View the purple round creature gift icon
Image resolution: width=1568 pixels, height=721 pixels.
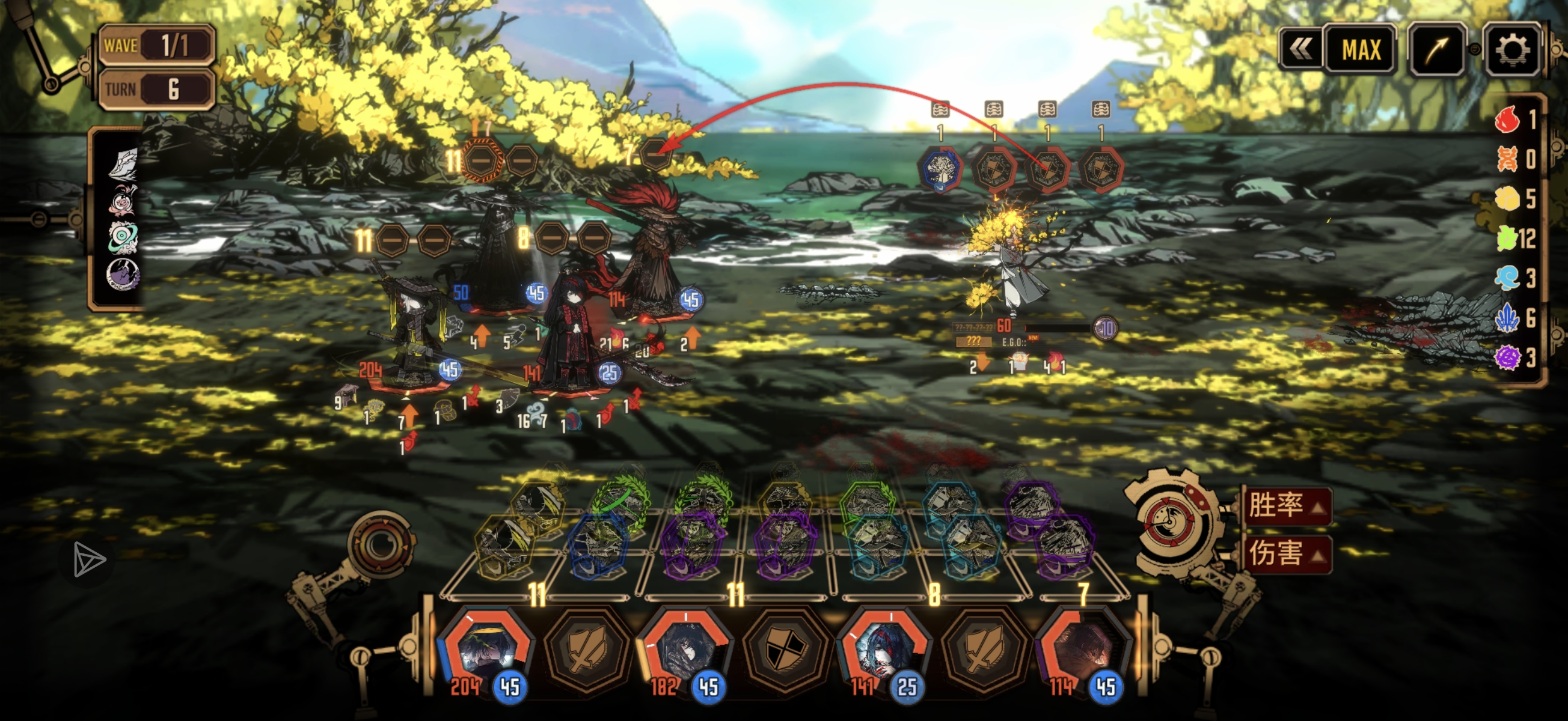tap(122, 275)
